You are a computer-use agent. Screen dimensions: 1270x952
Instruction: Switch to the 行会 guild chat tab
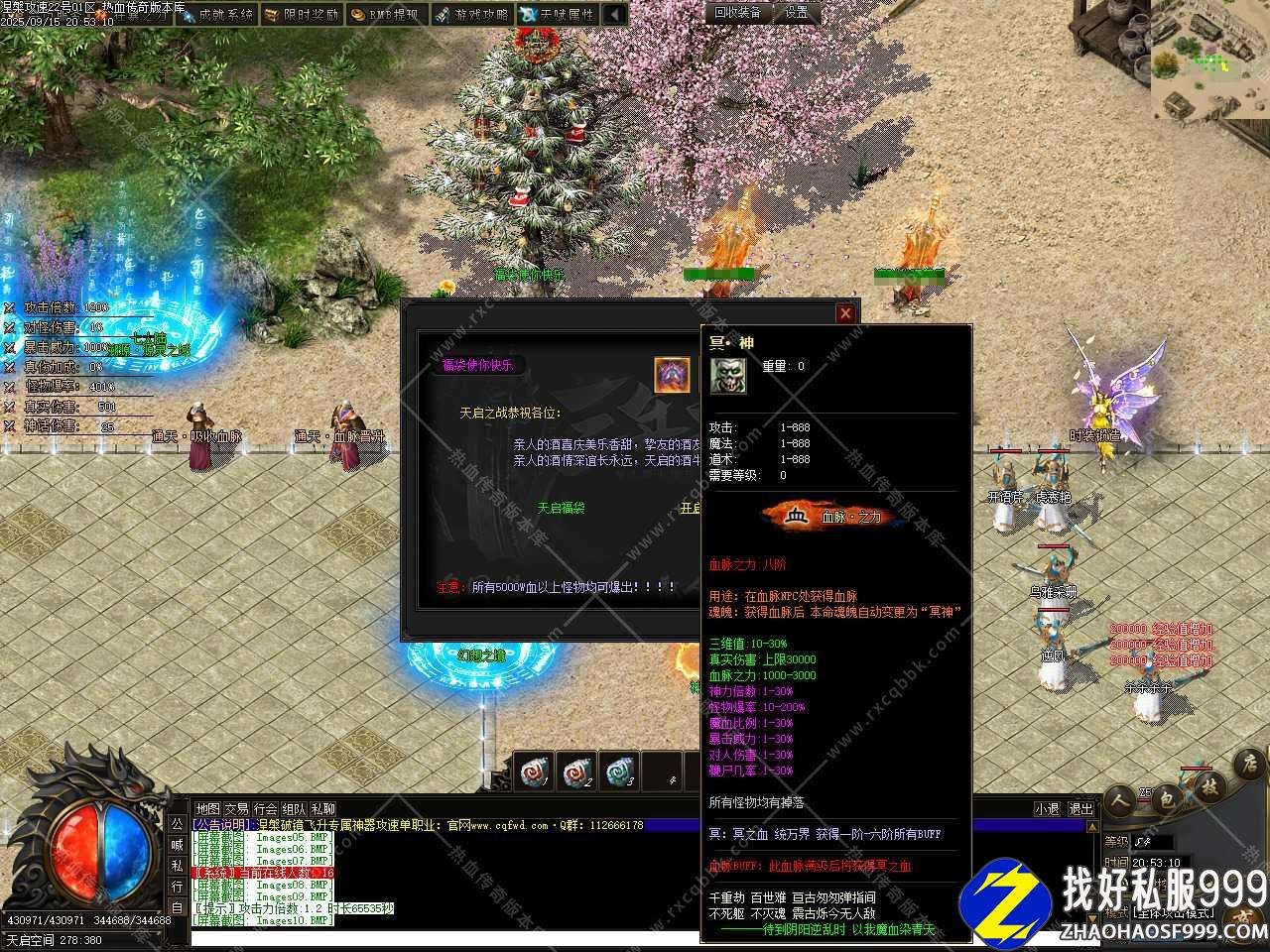[265, 809]
